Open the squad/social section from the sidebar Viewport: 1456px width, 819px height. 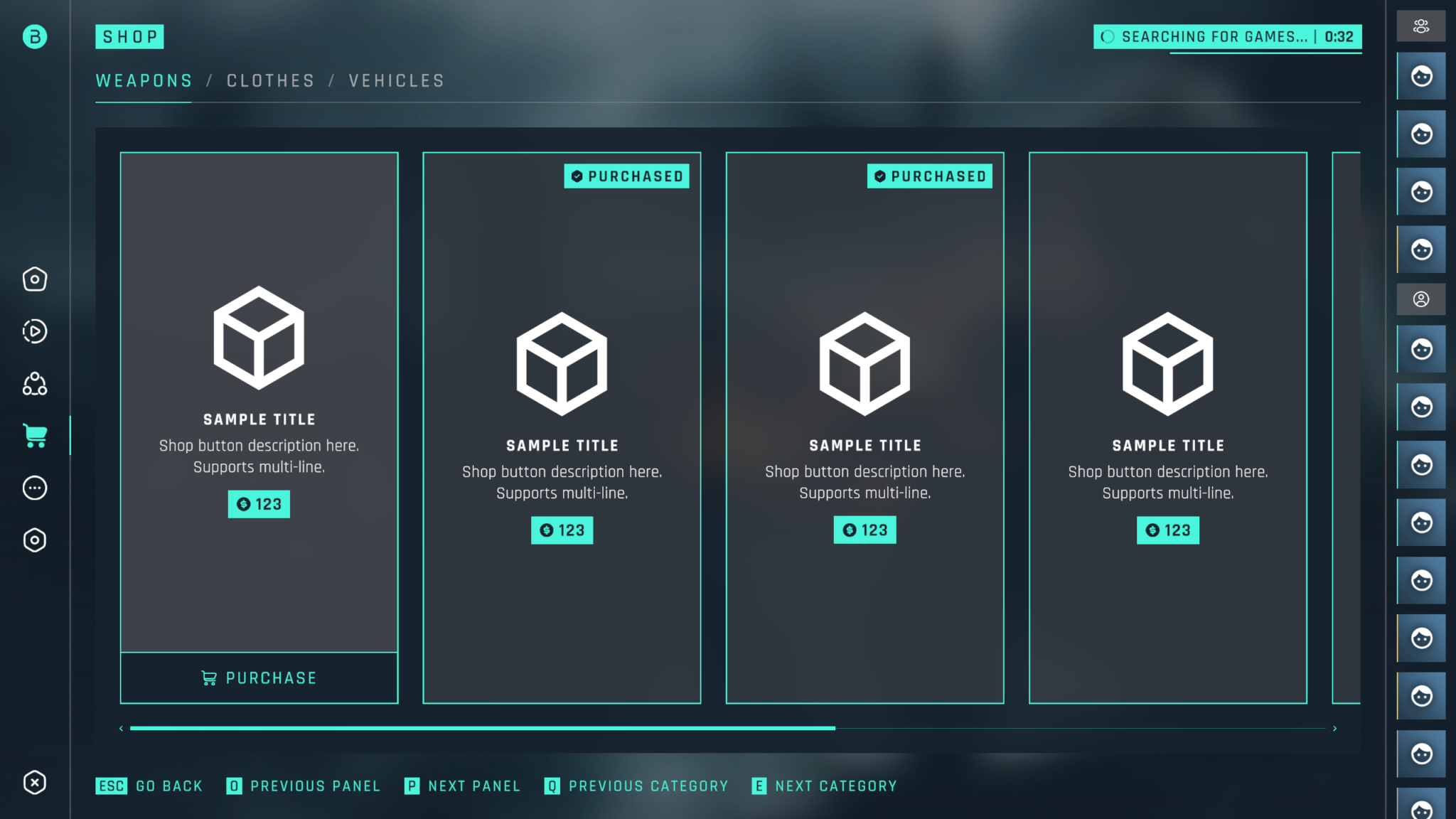click(x=34, y=384)
